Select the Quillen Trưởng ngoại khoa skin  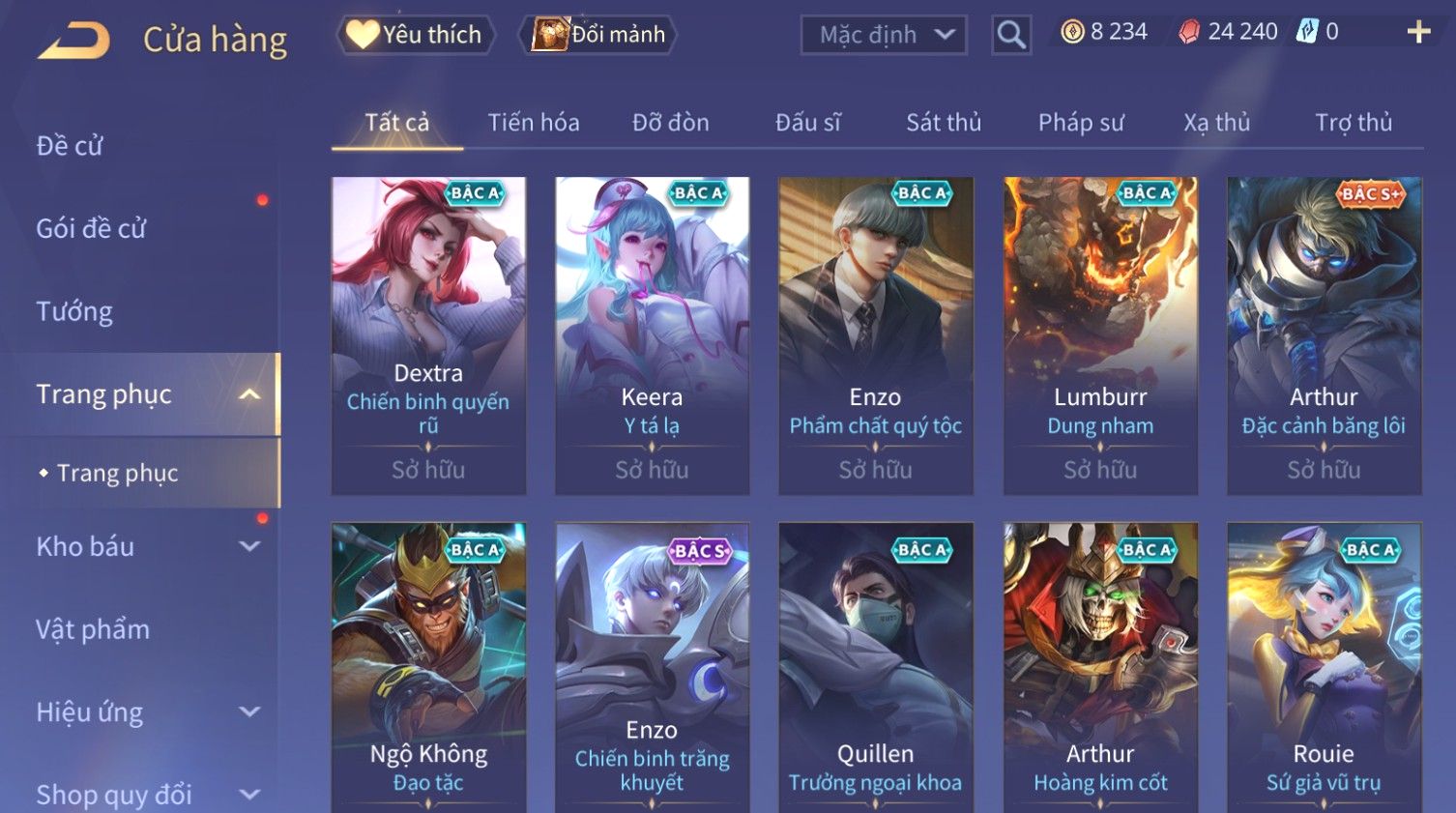pyautogui.click(x=875, y=667)
